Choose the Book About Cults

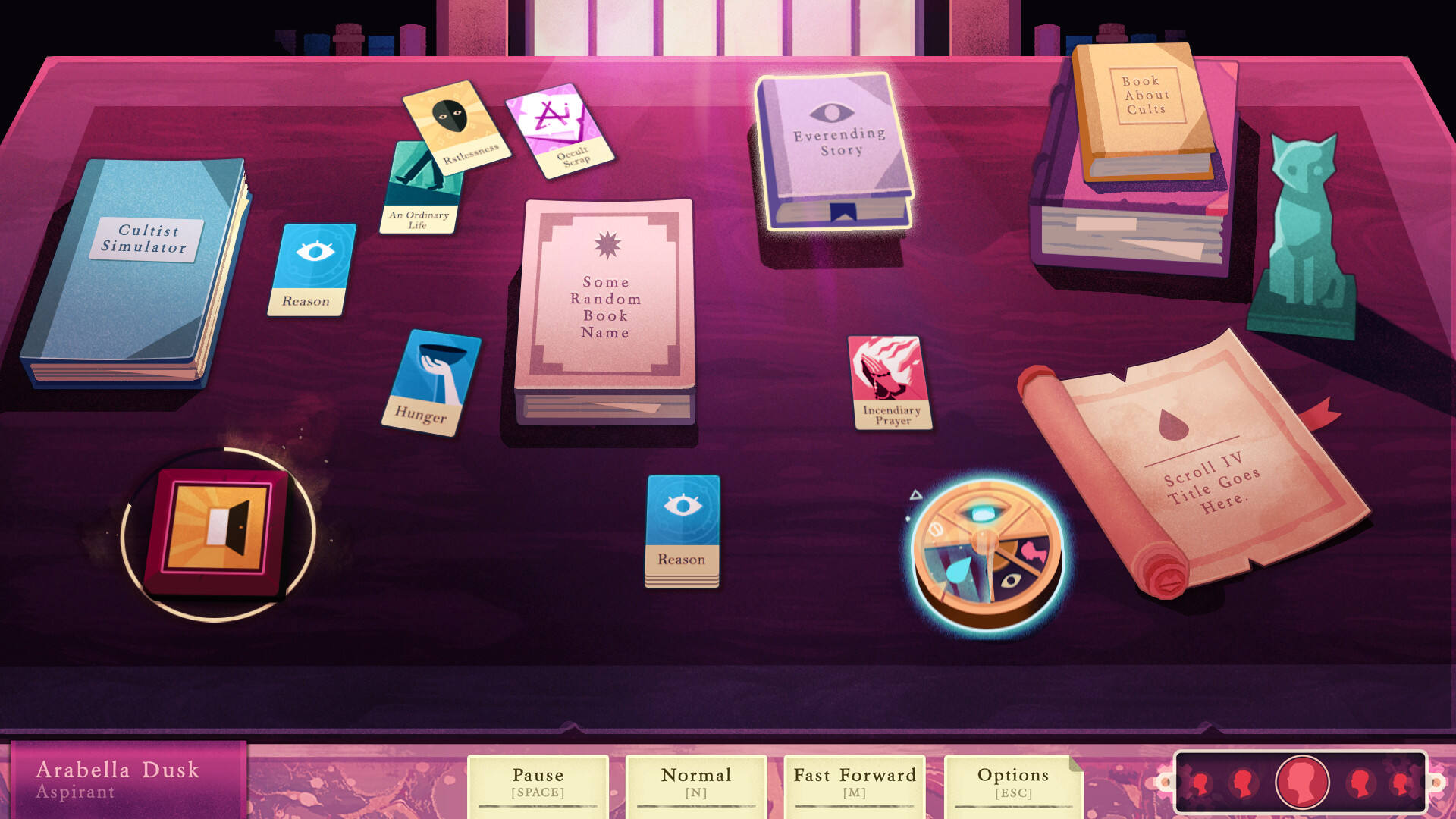point(1144,110)
